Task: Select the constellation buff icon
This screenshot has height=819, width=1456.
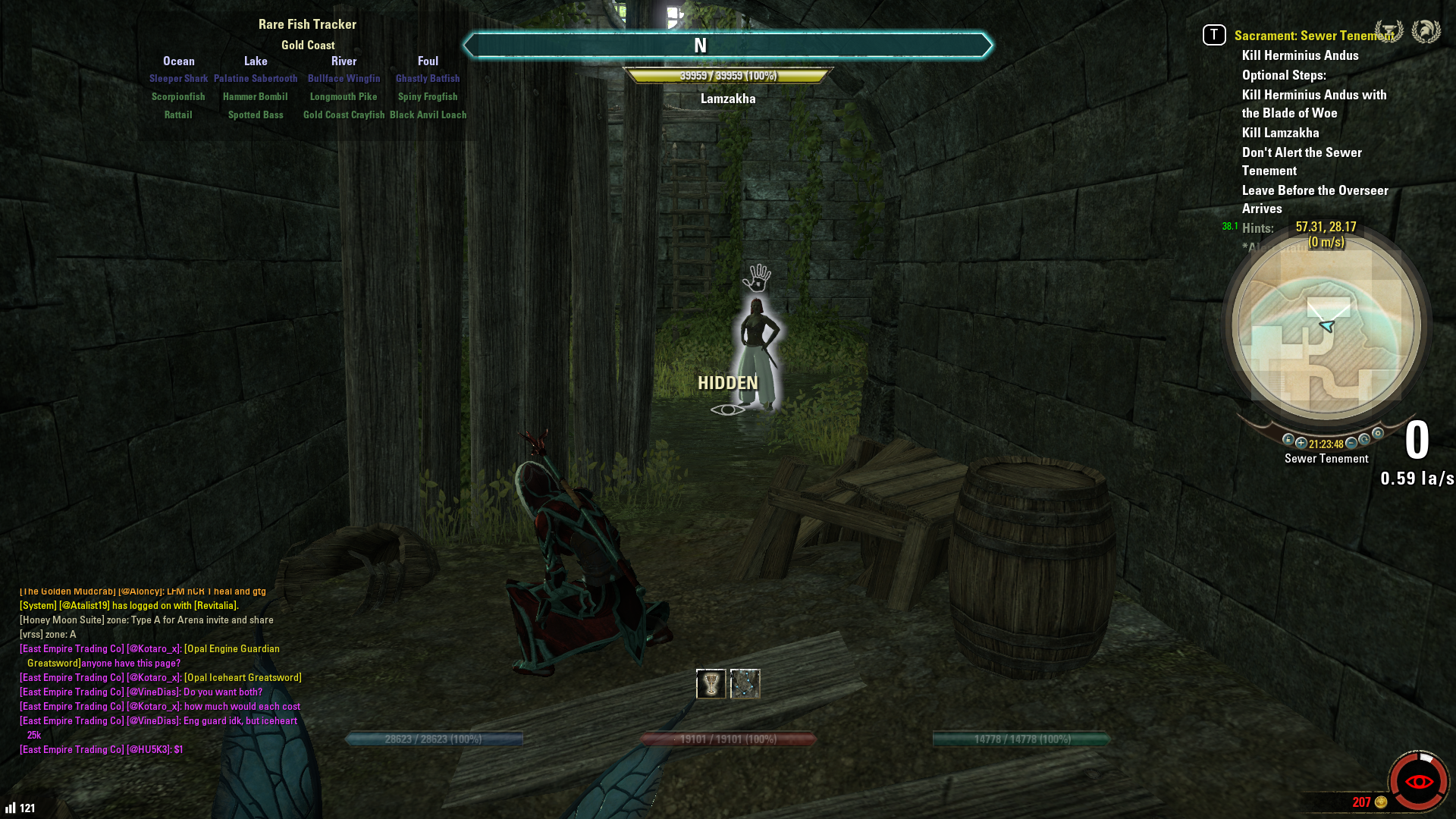Action: (745, 684)
